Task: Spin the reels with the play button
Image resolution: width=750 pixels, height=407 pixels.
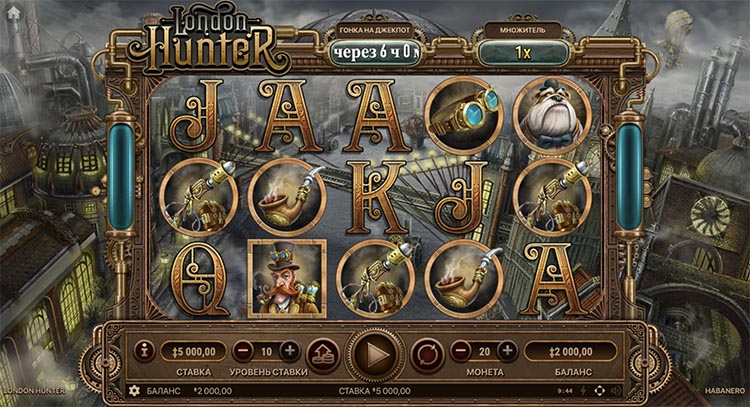Action: 375,352
